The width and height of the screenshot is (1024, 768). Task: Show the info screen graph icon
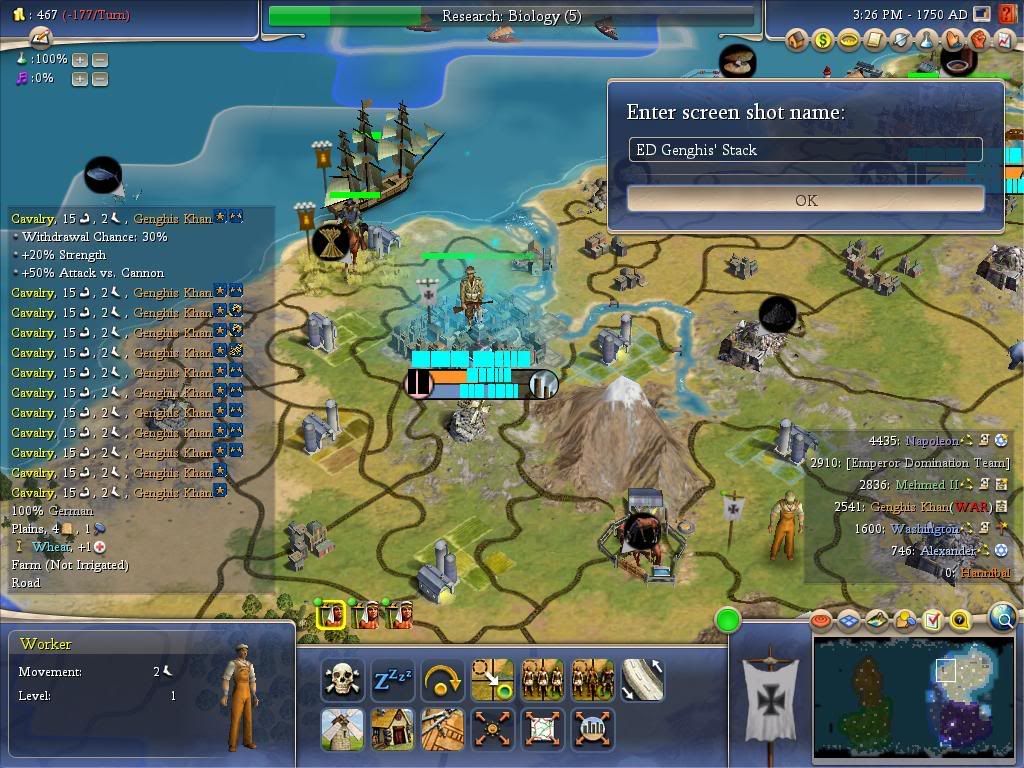pos(1004,41)
